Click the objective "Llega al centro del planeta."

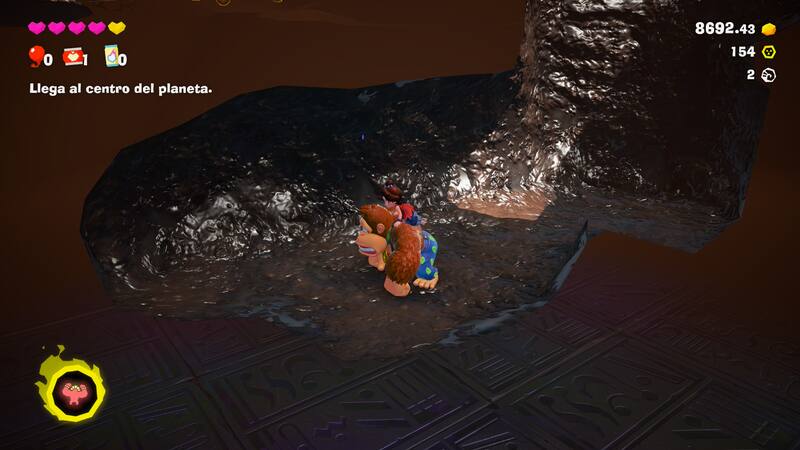point(119,88)
